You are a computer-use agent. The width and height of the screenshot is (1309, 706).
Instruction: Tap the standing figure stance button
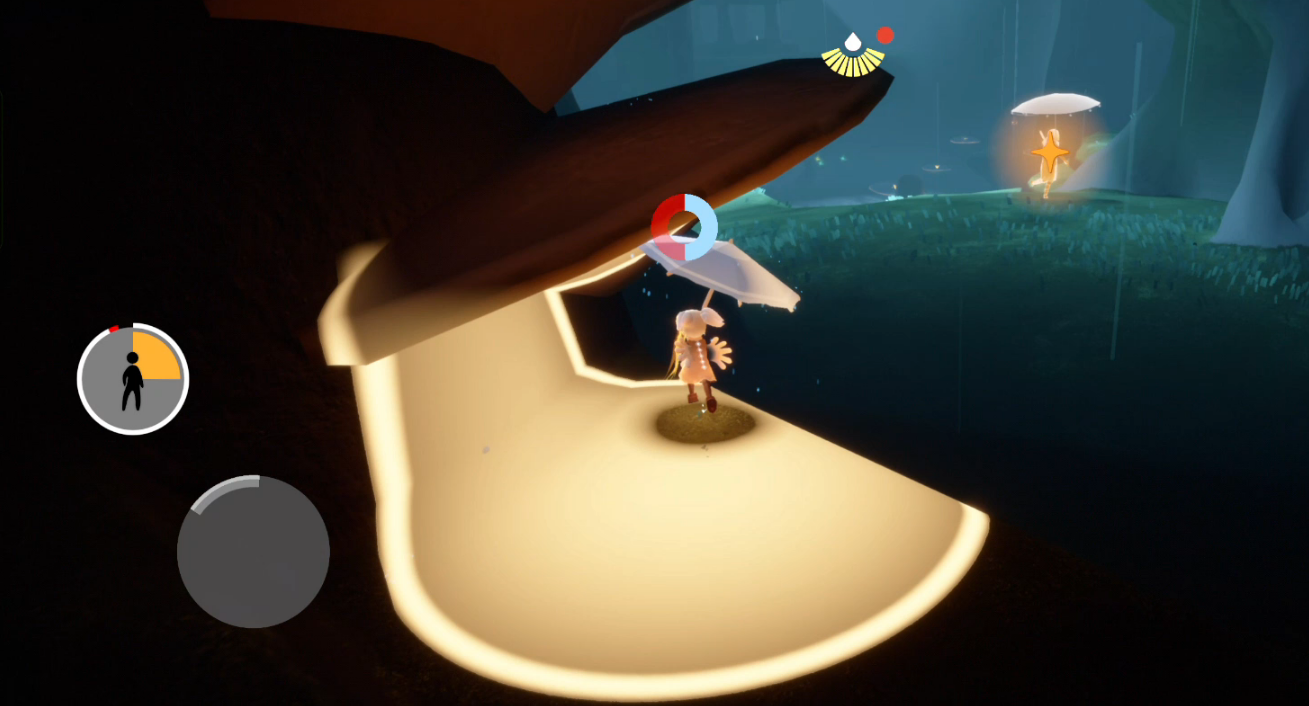click(x=132, y=379)
